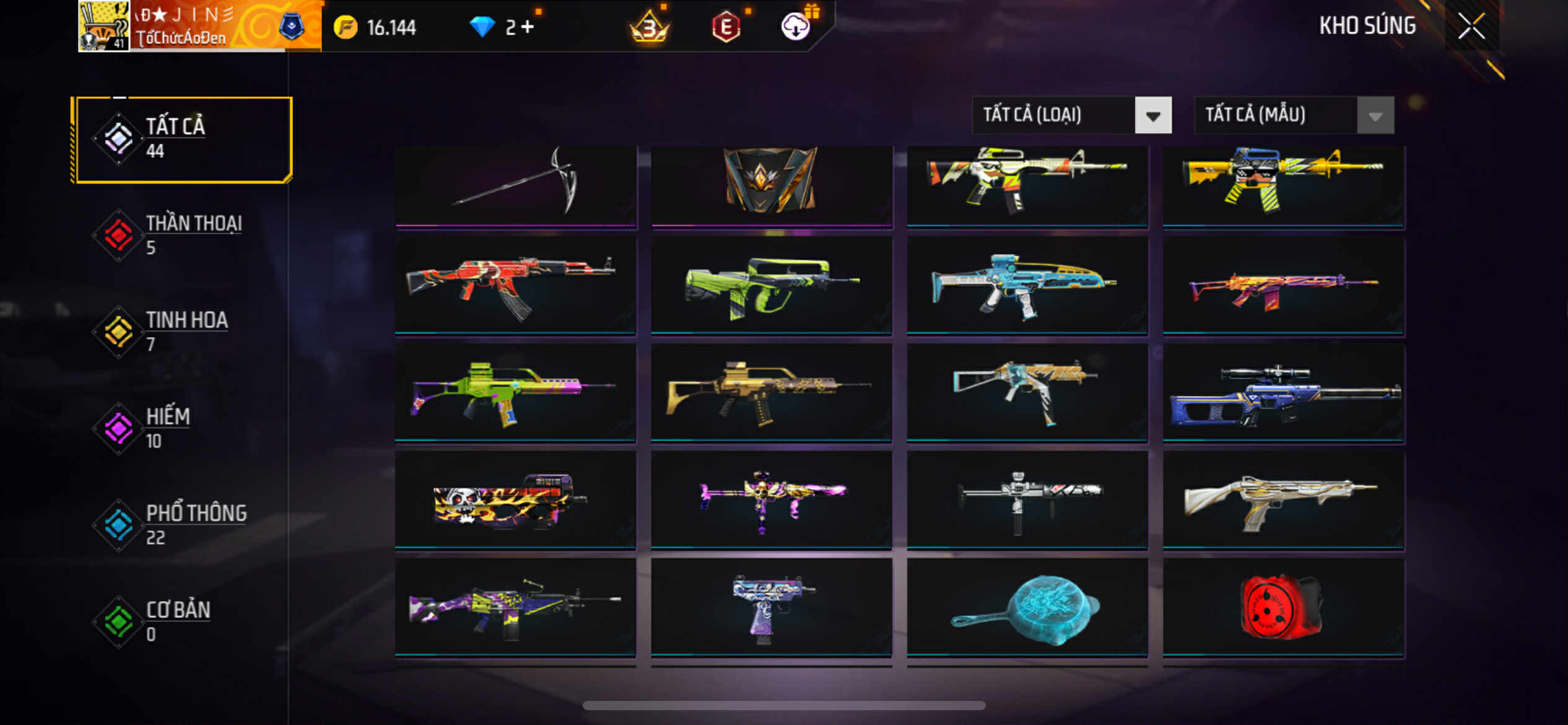1568x725 pixels.
Task: Select the red Sharingan gloo wall item
Action: coord(1283,607)
